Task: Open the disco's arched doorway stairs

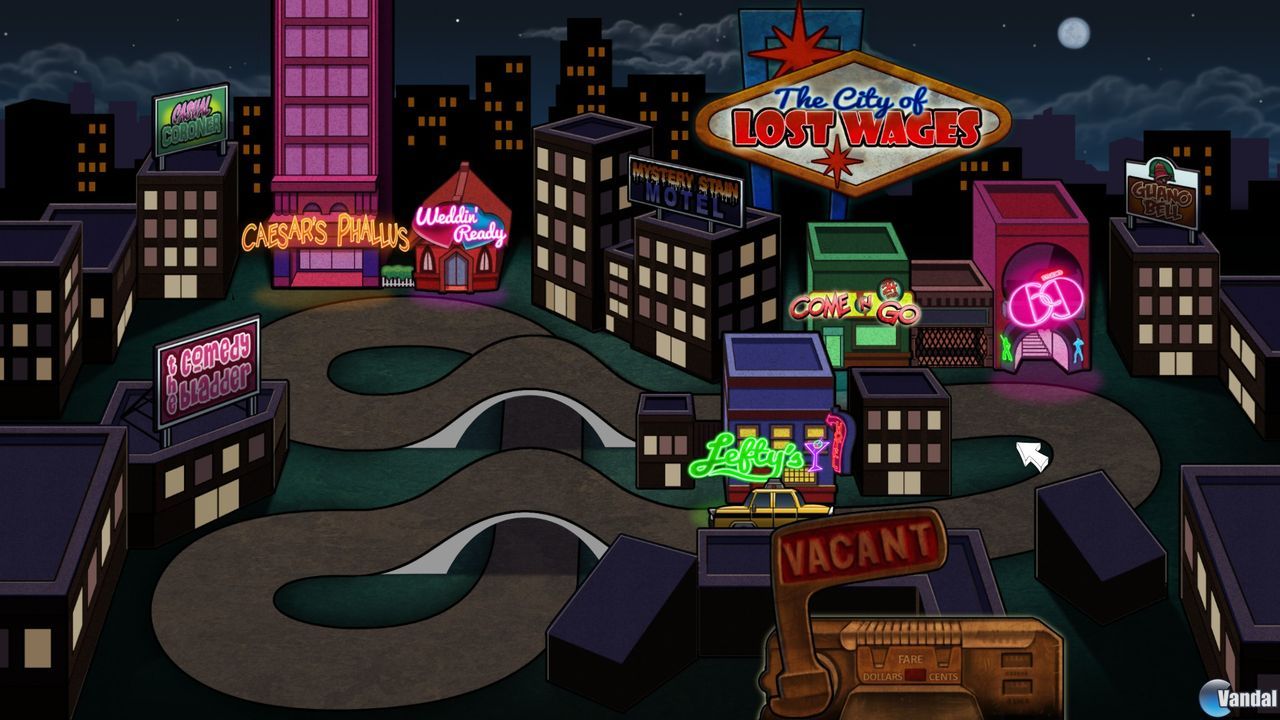Action: point(1035,345)
